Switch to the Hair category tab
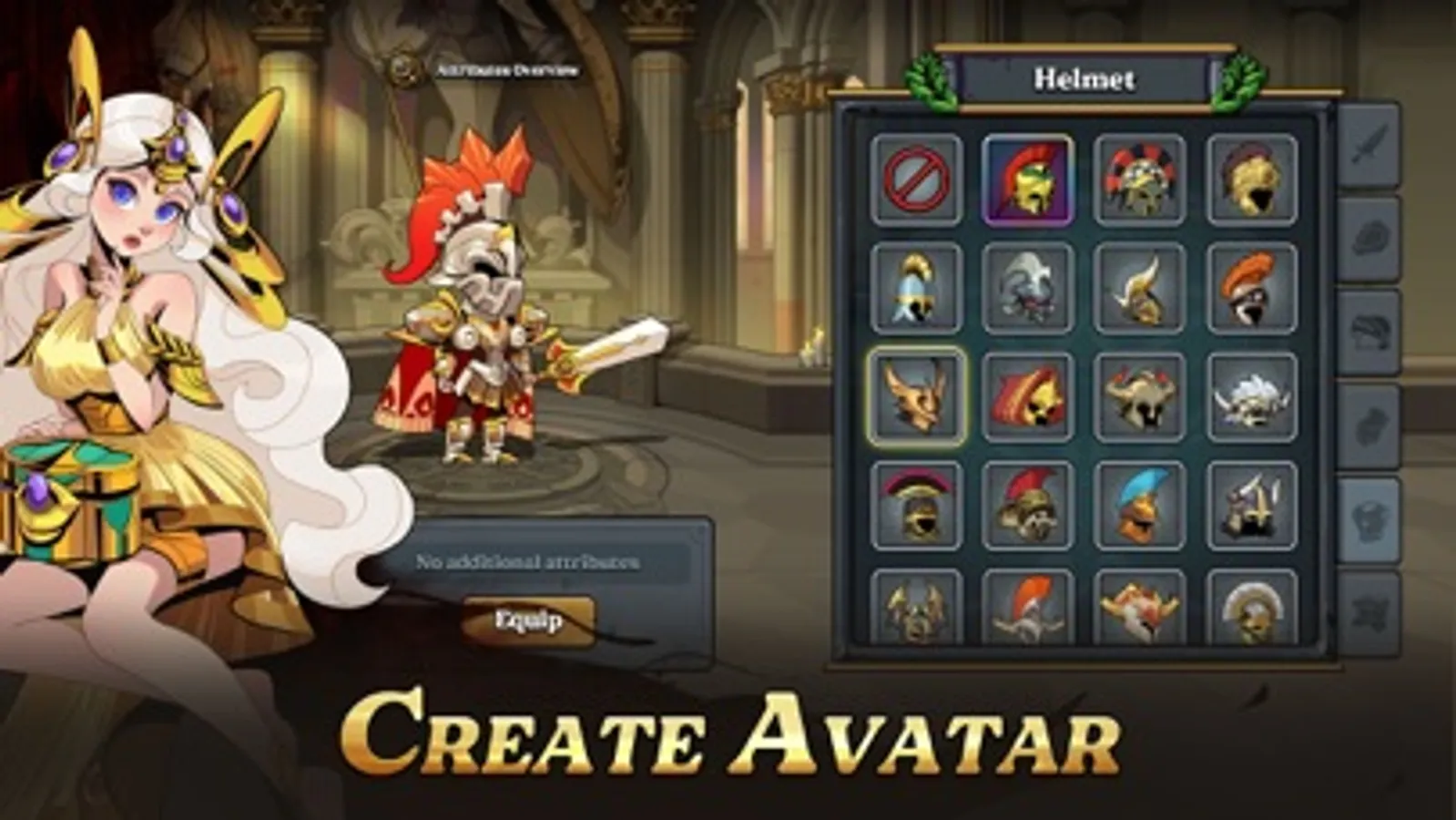 1375,323
